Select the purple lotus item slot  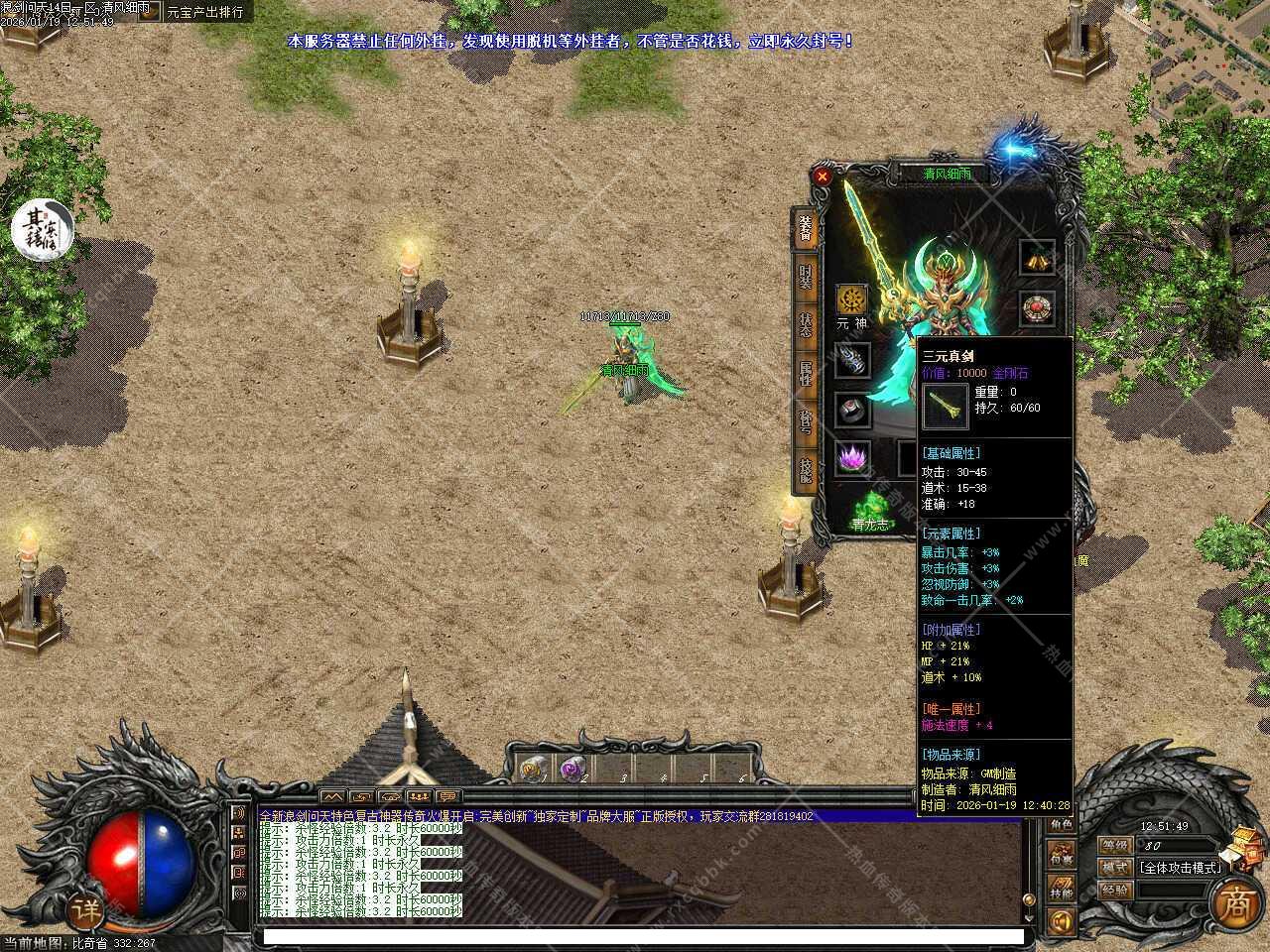pyautogui.click(x=851, y=458)
